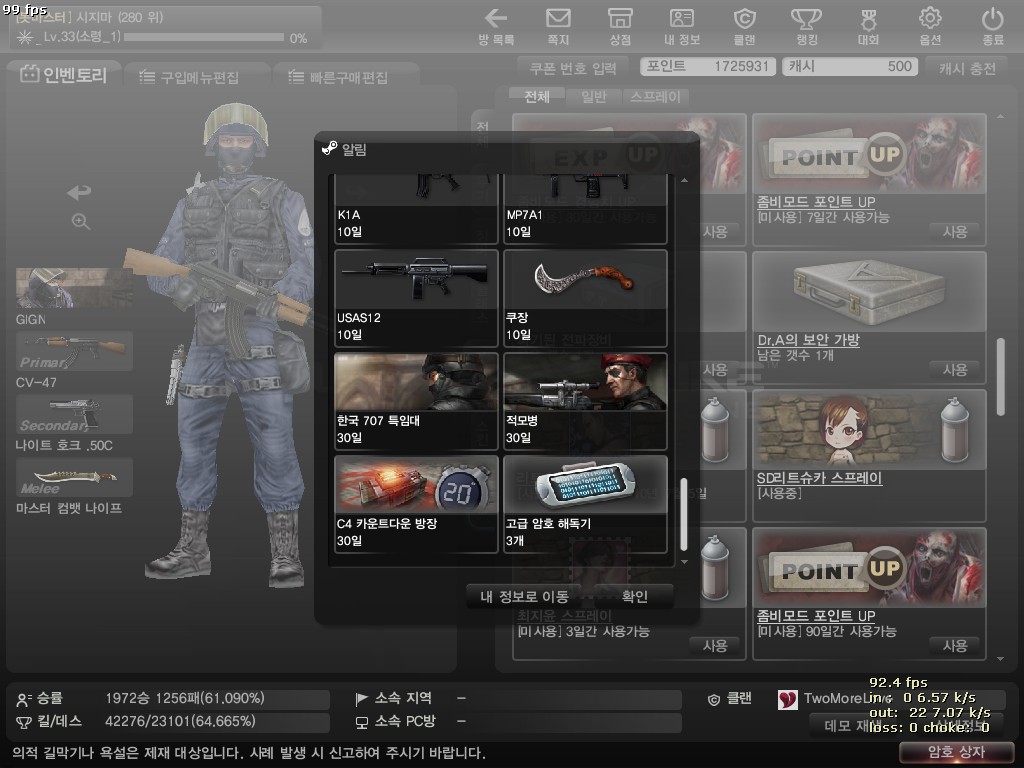Open 내 정보 profile from top bar

click(x=682, y=26)
